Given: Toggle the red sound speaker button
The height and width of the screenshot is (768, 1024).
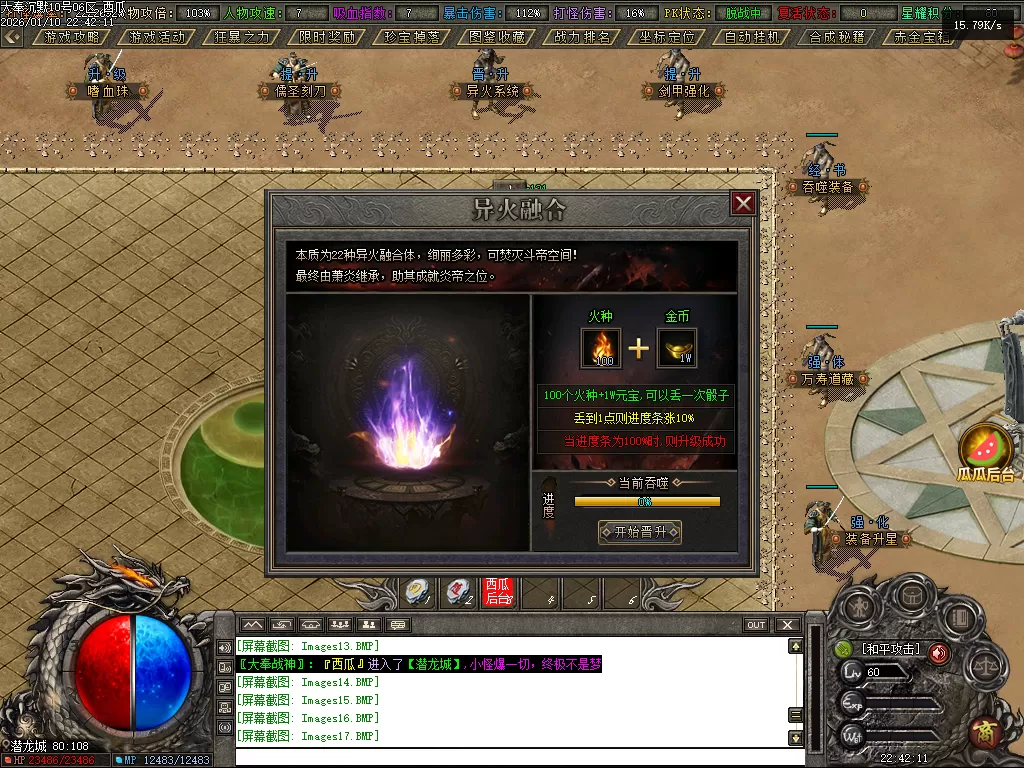Looking at the screenshot, I should tap(939, 653).
